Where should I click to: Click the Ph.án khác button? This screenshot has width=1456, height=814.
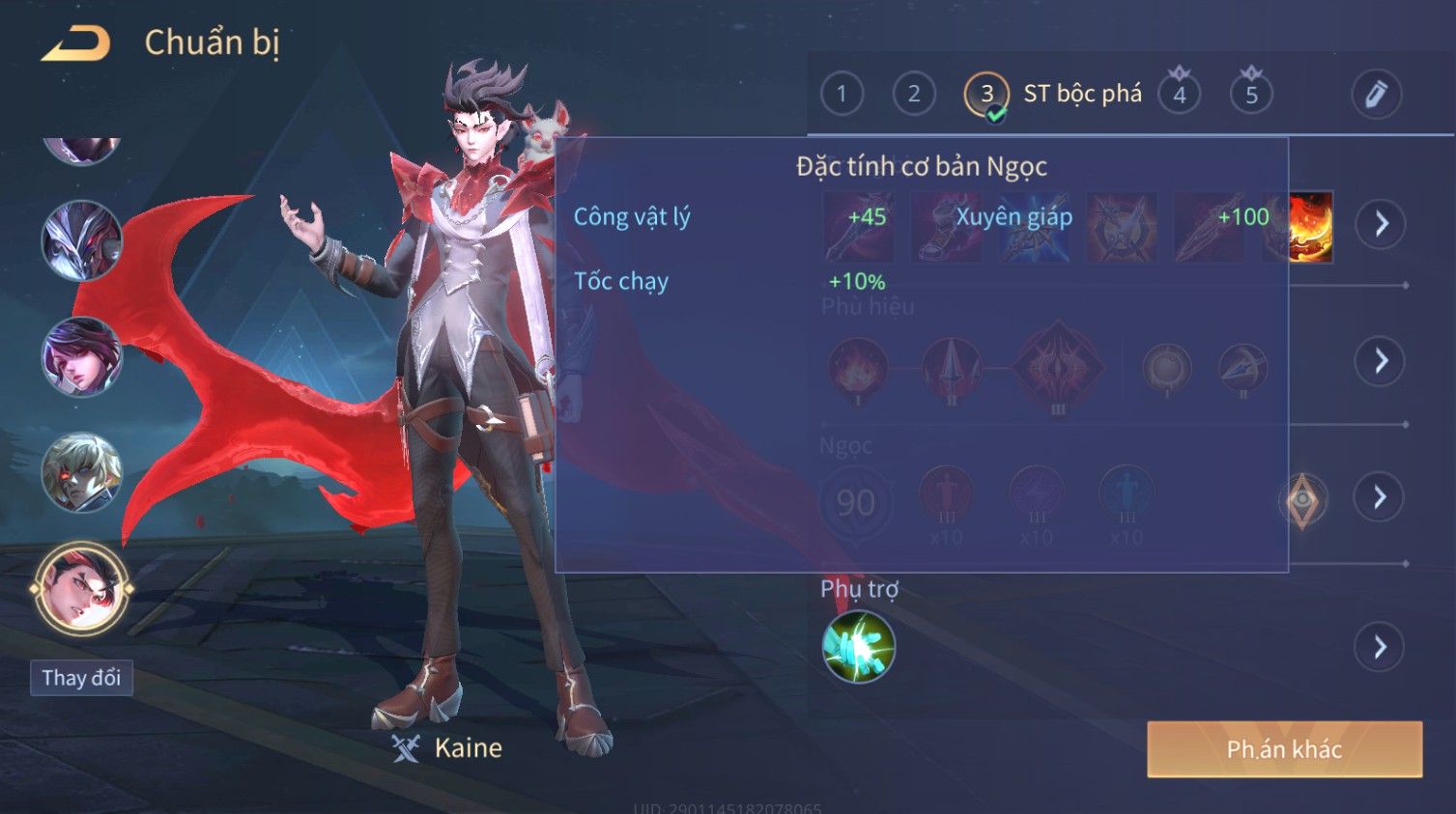[1284, 749]
